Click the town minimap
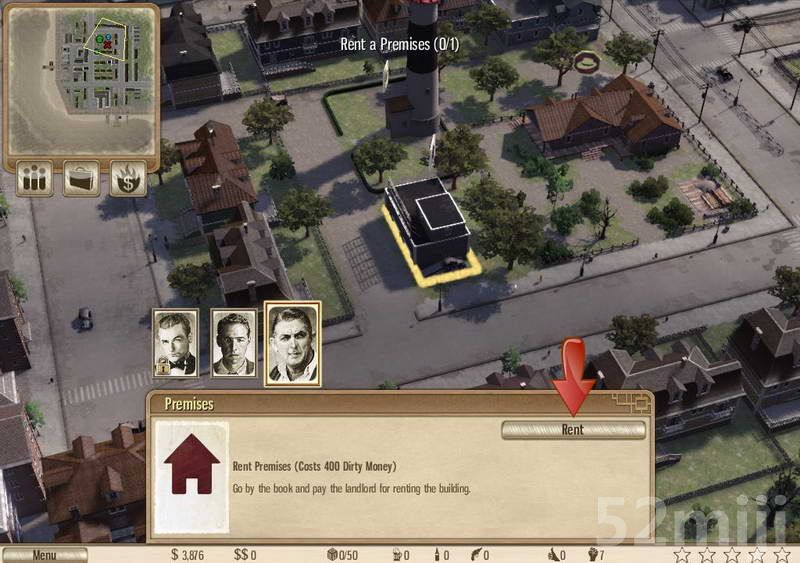 (81, 75)
